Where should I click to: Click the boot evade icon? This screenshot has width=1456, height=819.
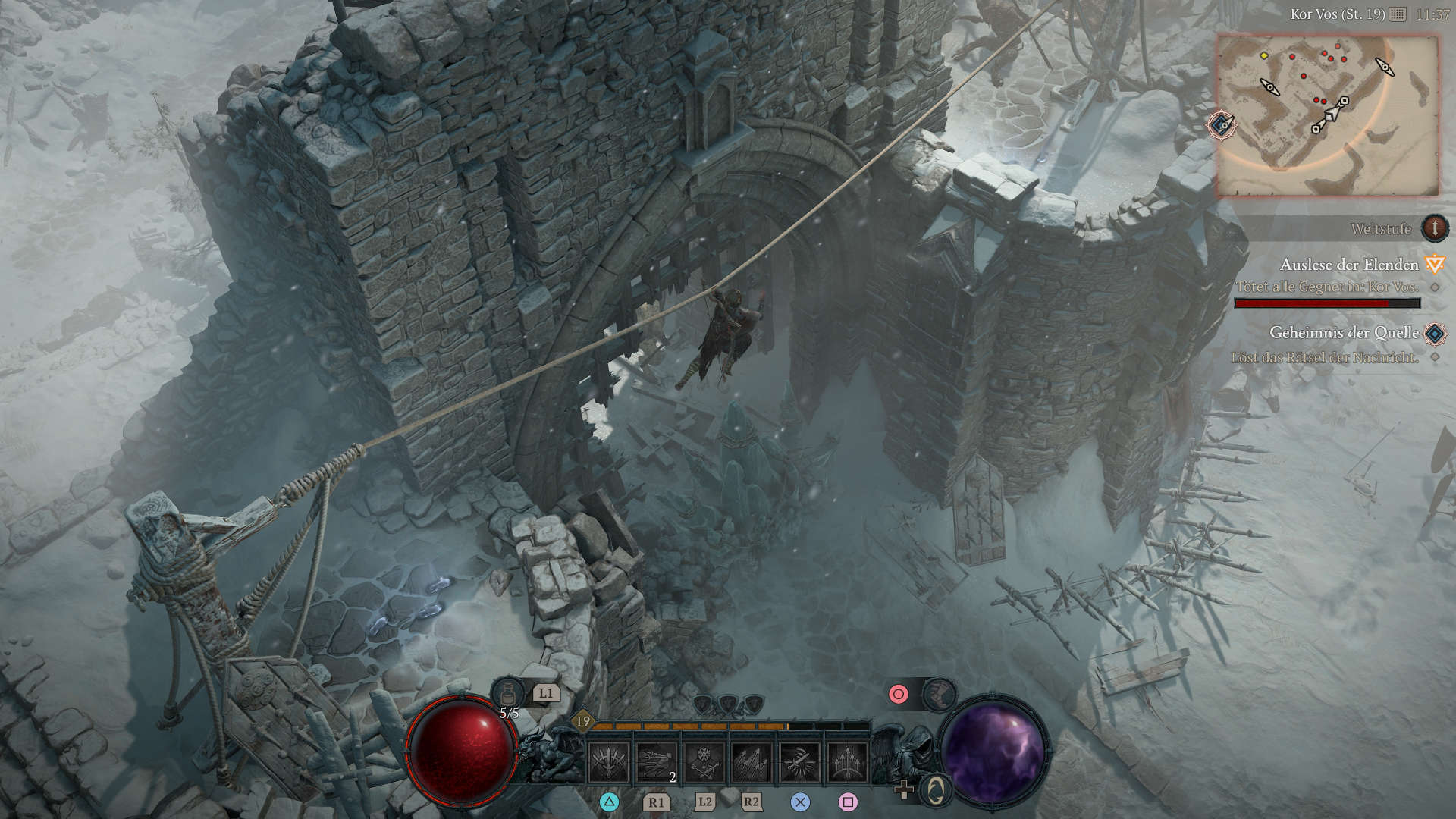(939, 694)
